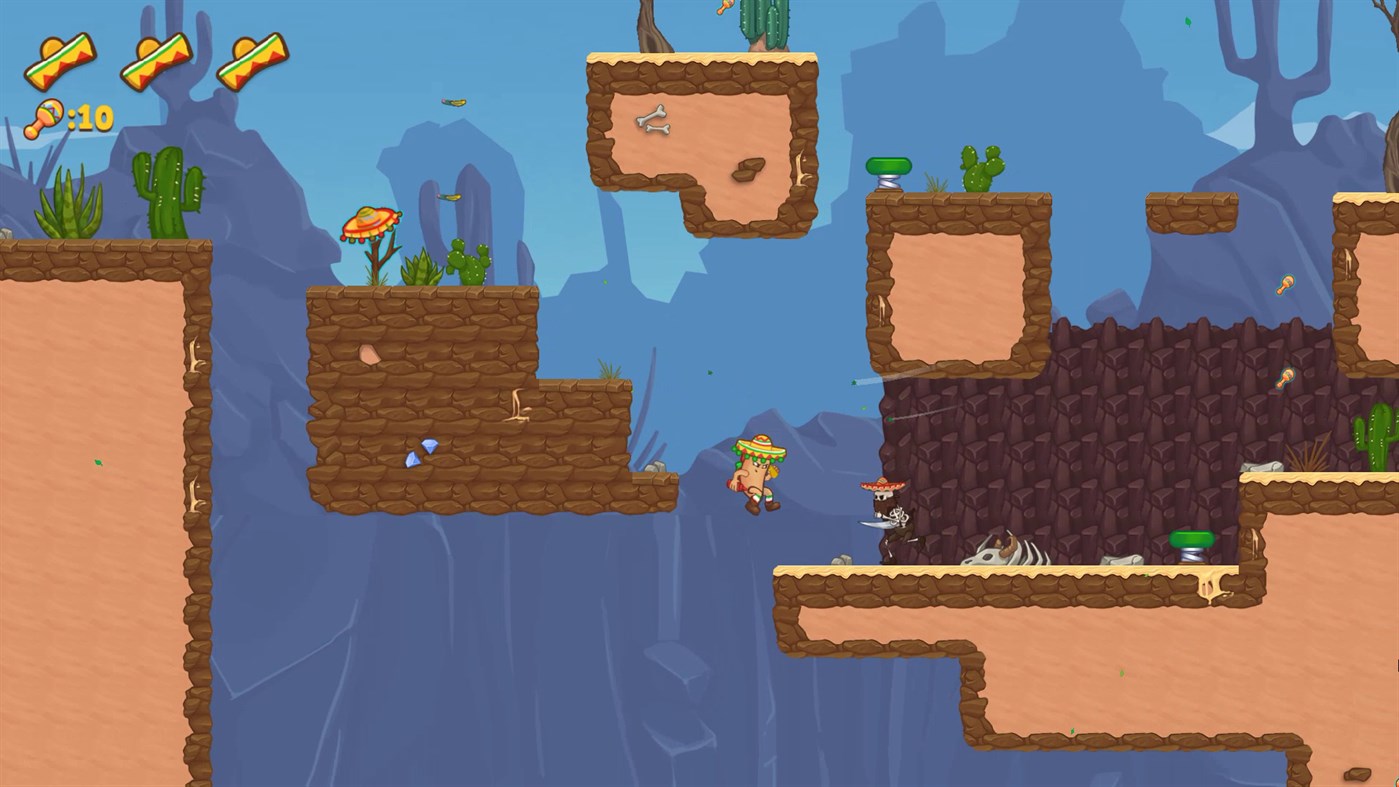Viewport: 1399px width, 787px height.
Task: Click the second sombrero life icon
Action: [x=155, y=58]
